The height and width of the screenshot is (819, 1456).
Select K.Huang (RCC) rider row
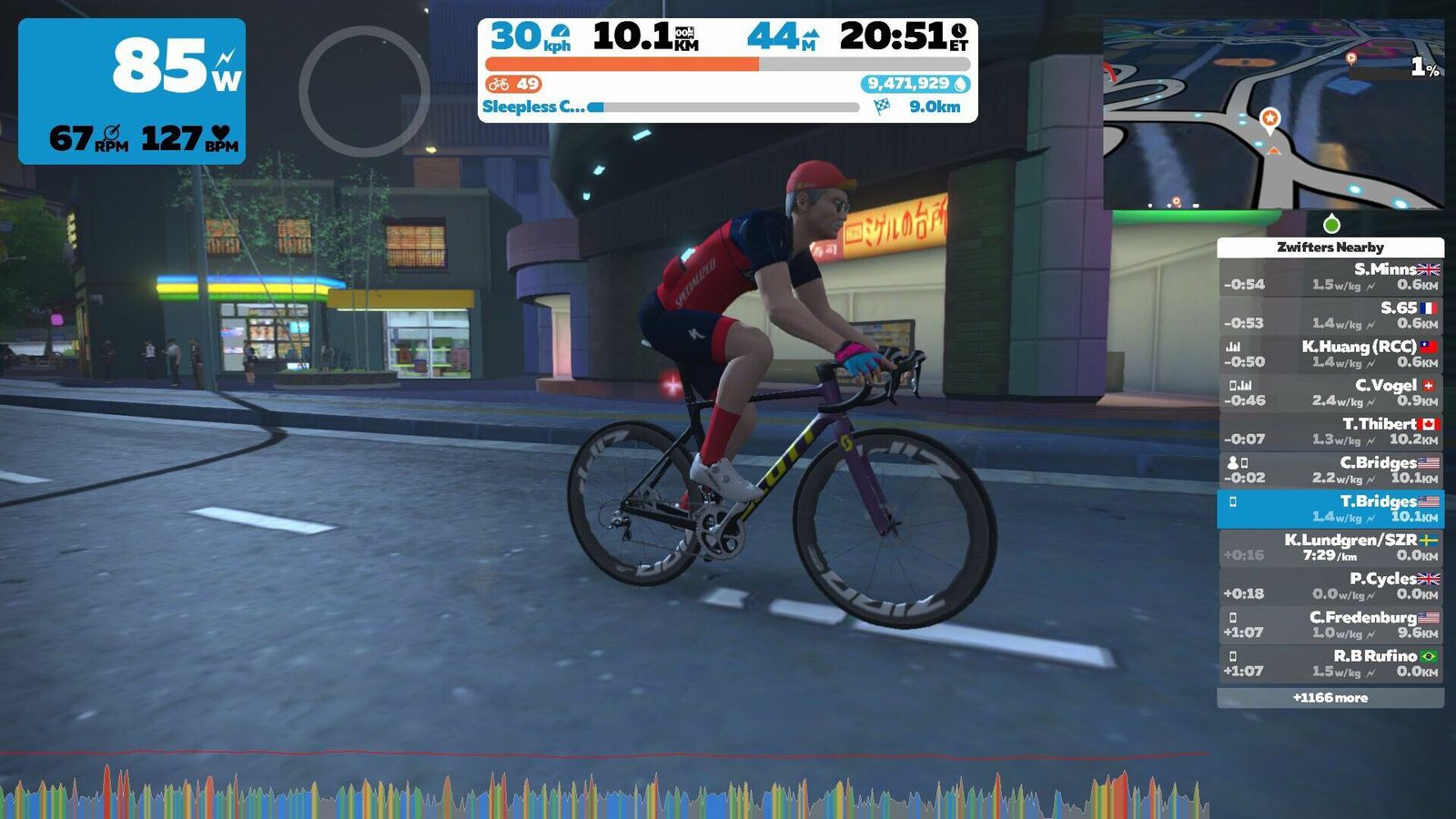click(1330, 354)
